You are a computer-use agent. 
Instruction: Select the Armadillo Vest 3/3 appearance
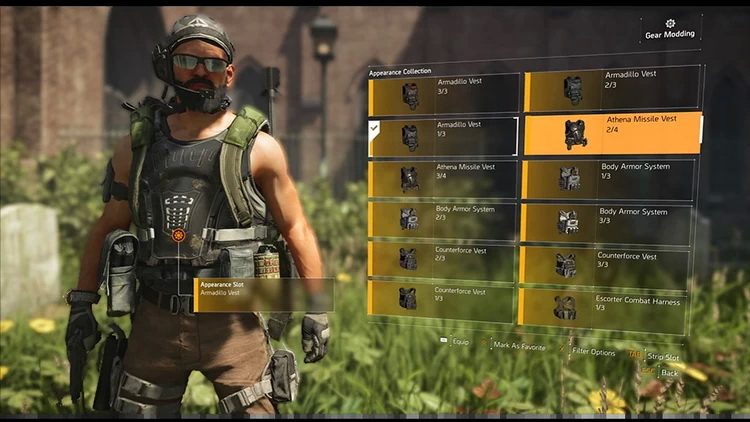442,95
